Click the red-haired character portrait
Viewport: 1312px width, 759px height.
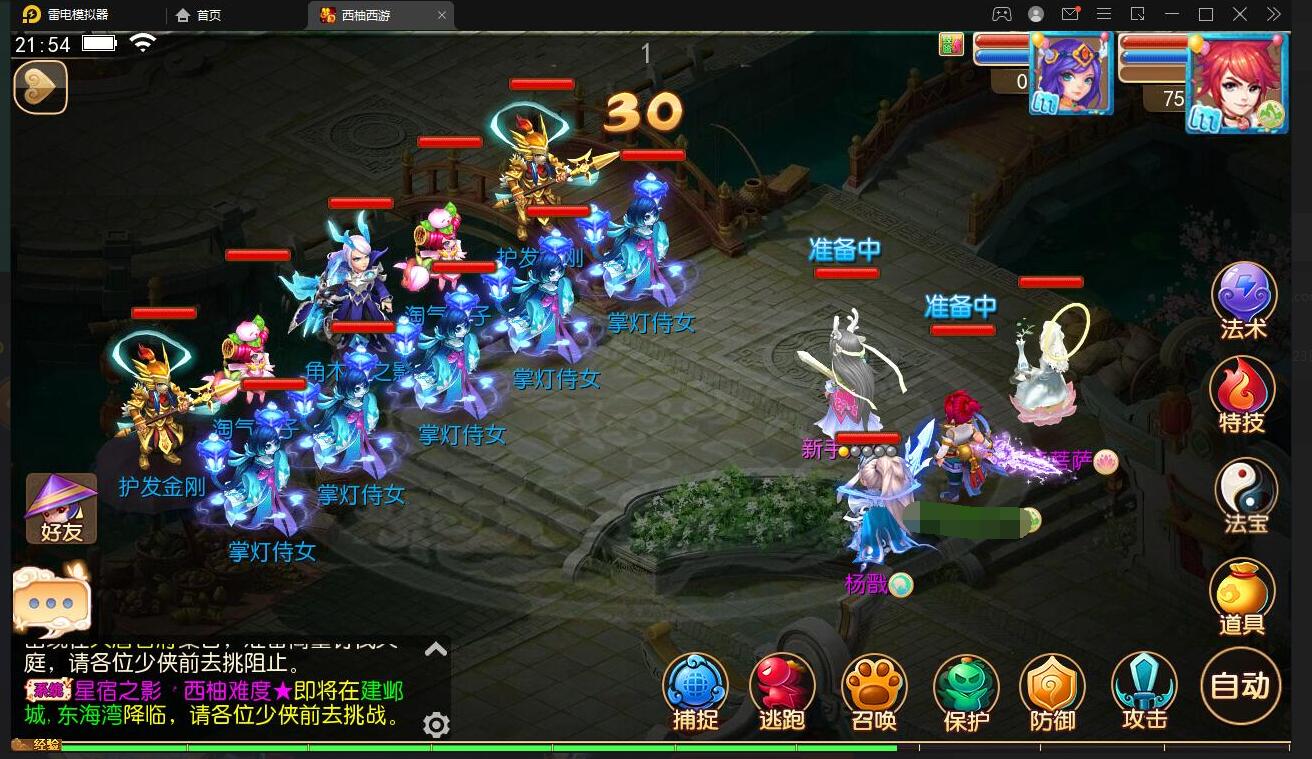pos(1235,82)
